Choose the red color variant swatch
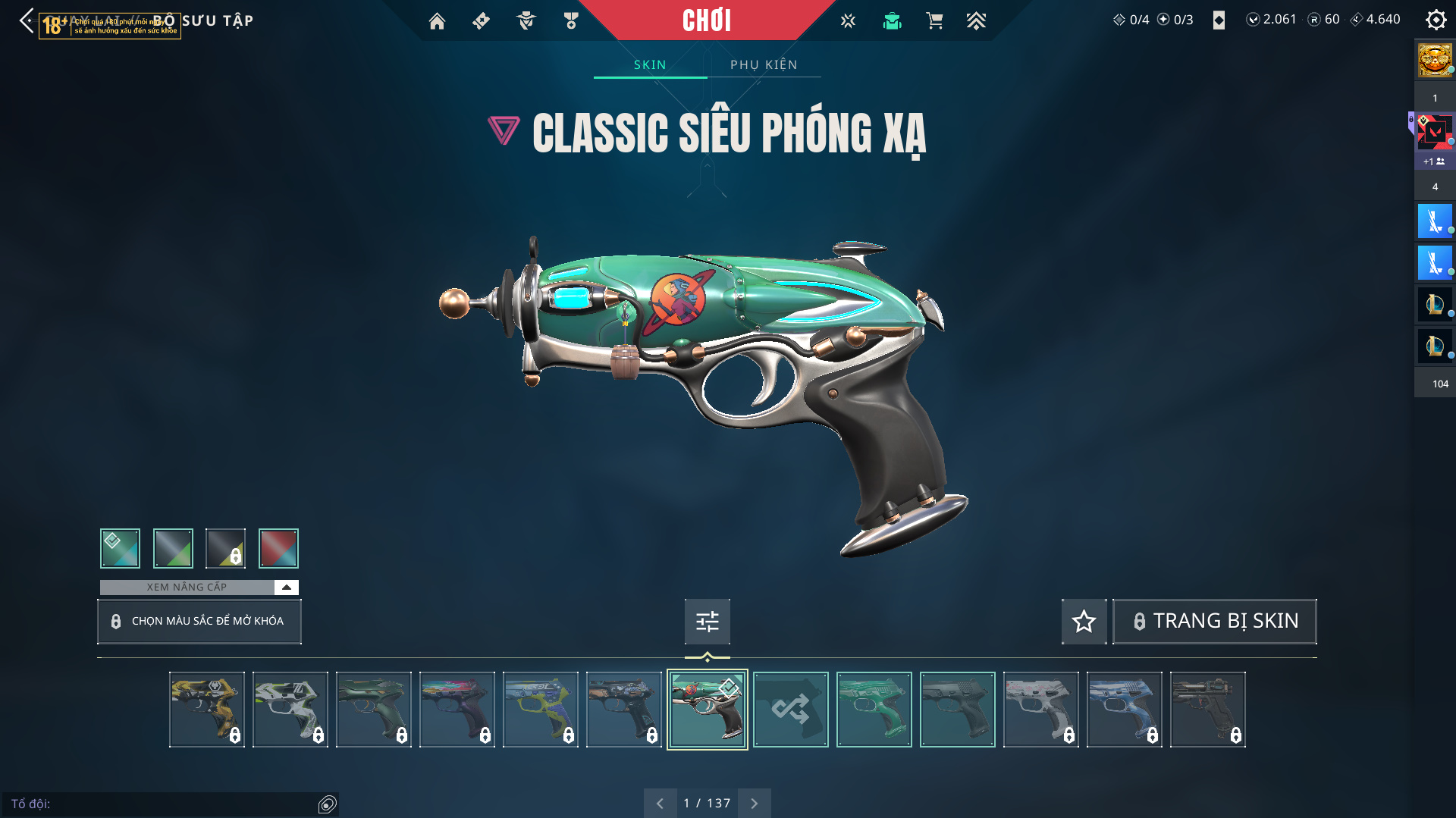 (x=278, y=548)
